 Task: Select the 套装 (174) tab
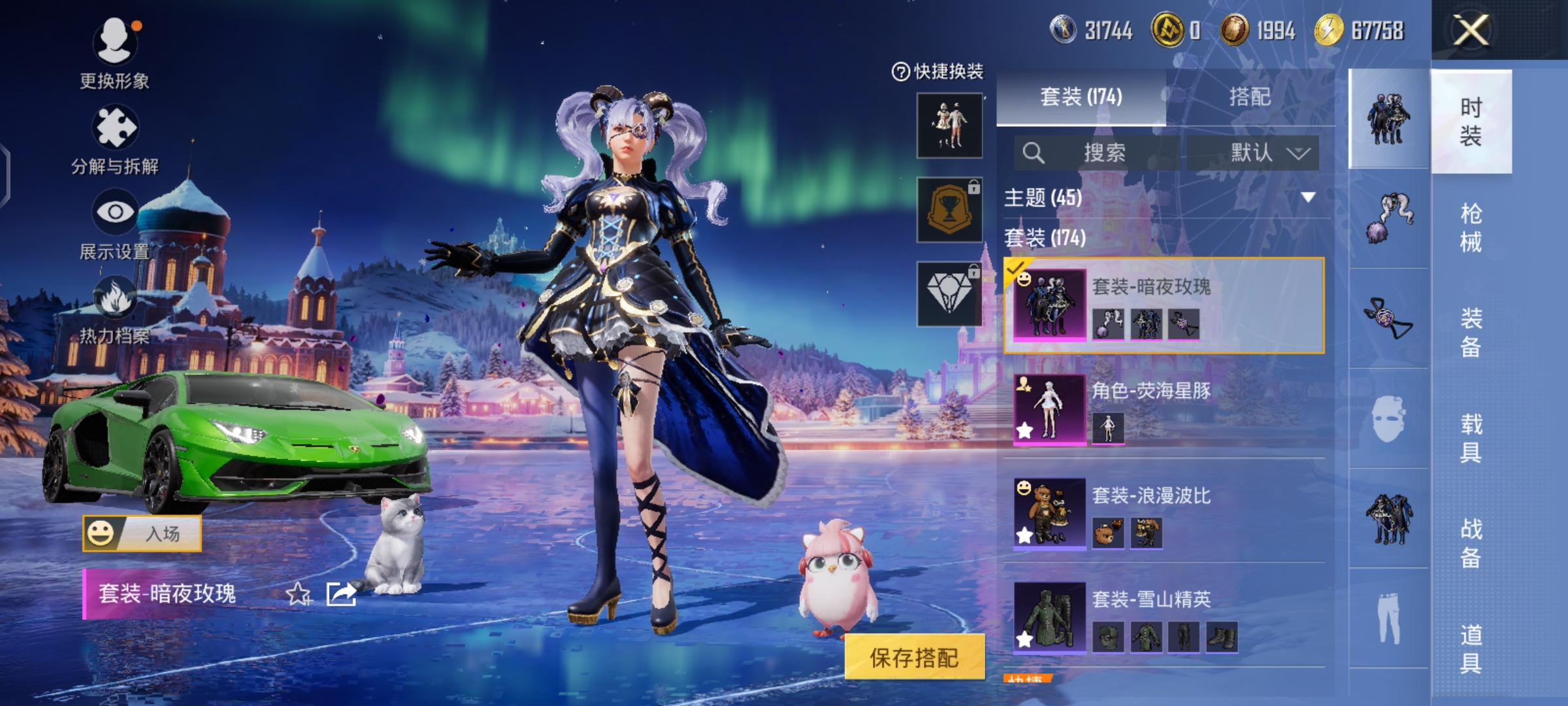pos(1081,97)
